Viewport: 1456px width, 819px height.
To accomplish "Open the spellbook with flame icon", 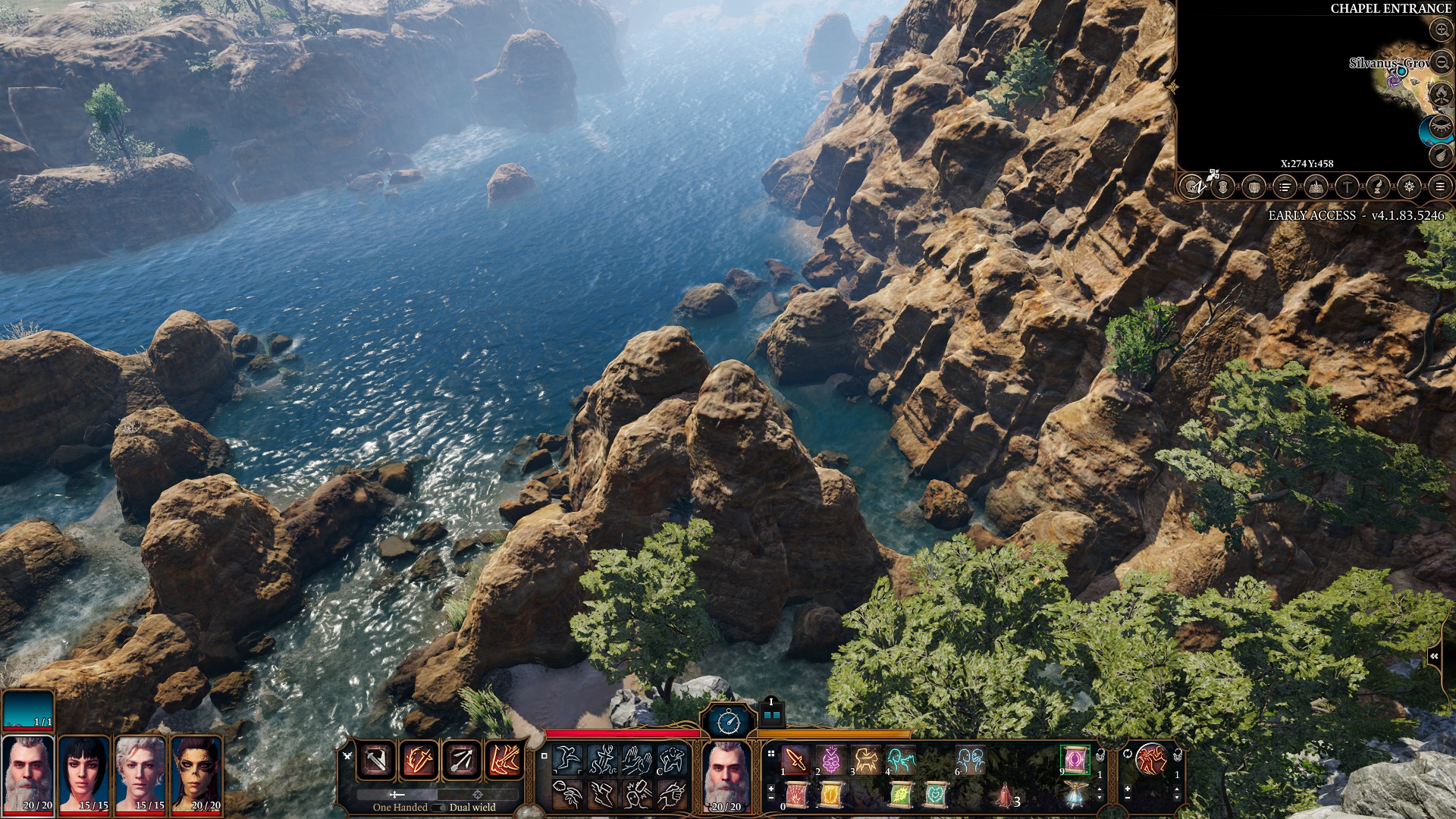I will pos(1316,187).
